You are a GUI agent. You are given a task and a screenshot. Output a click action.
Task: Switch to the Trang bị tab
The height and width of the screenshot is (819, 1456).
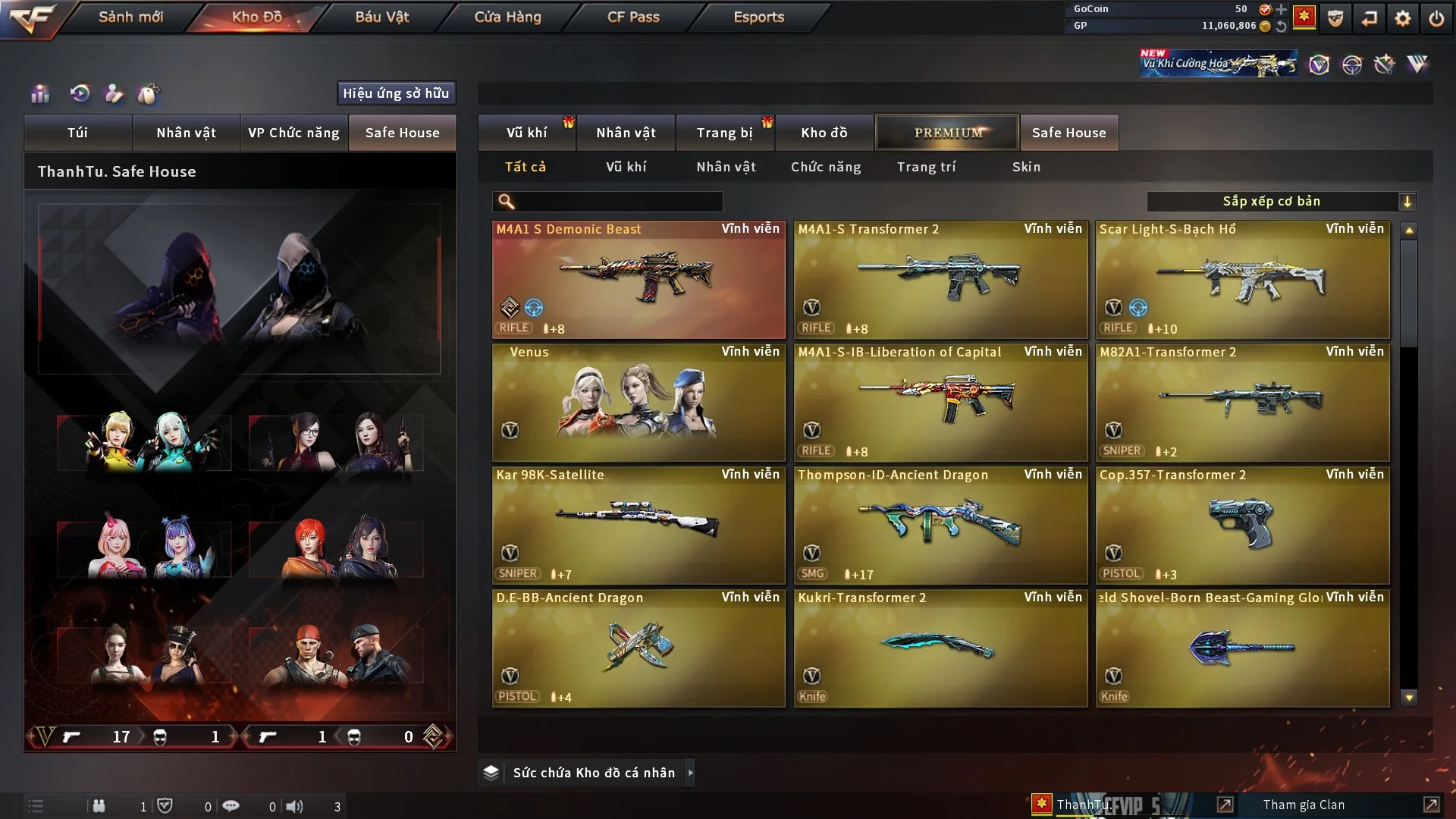(x=724, y=133)
